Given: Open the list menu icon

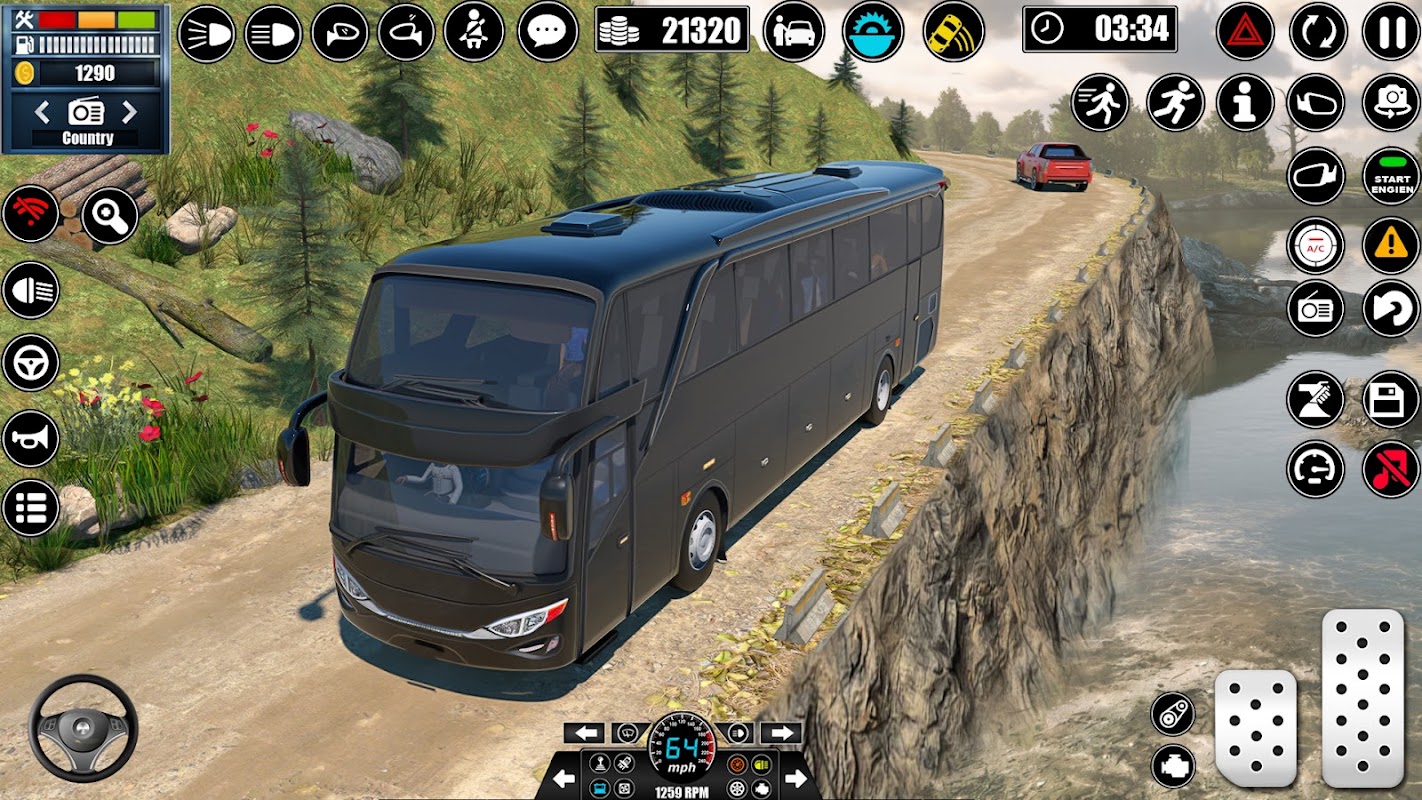Looking at the screenshot, I should 30,507.
